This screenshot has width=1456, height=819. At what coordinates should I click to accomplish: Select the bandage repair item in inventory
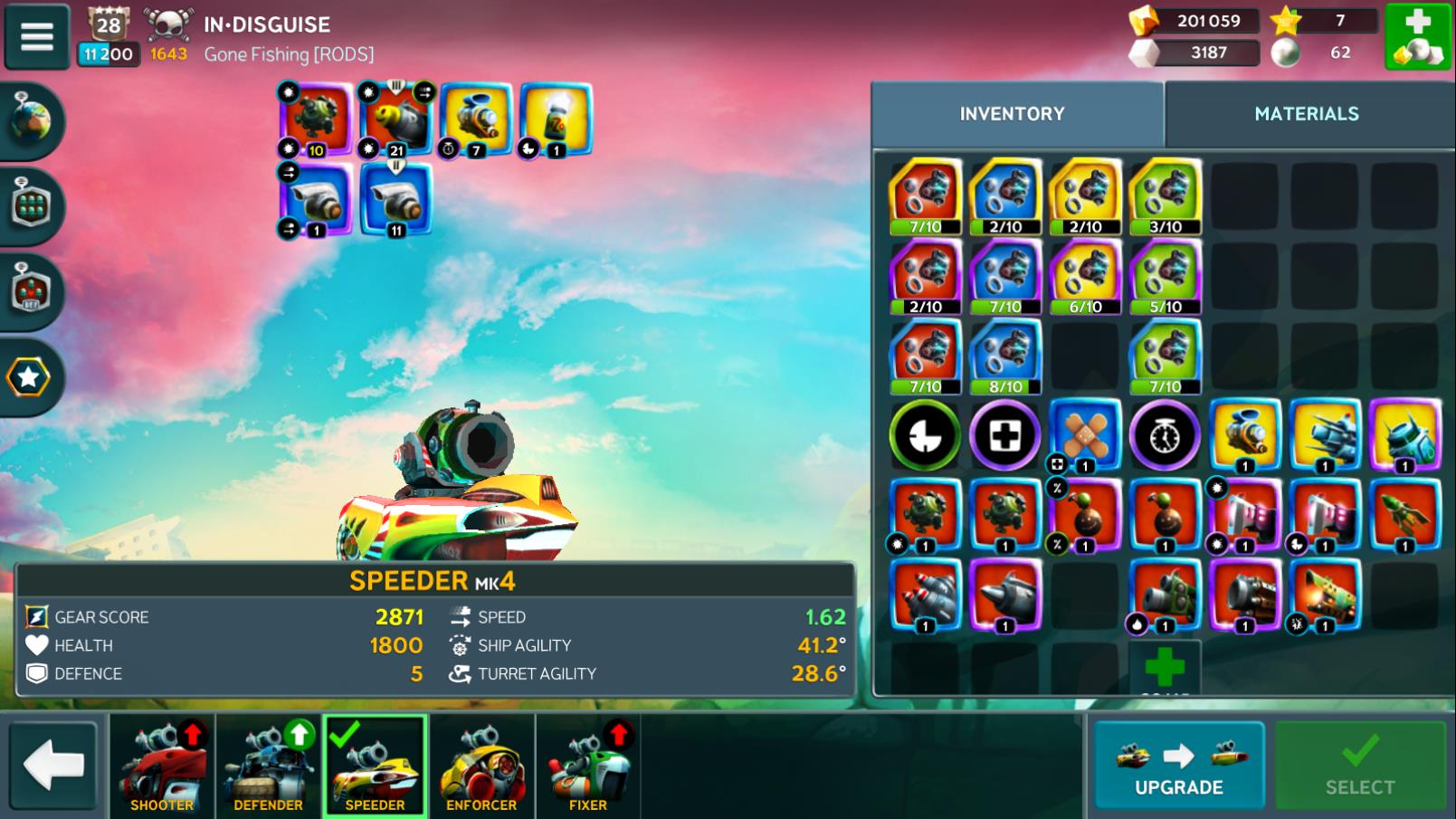1084,436
